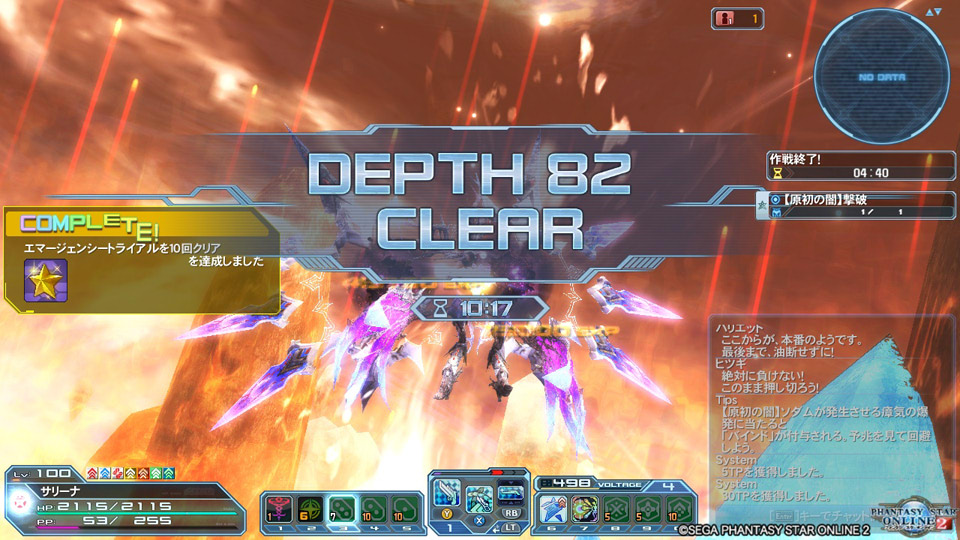Image resolution: width=960 pixels, height=540 pixels.
Task: Use the green crosshair item in slot 2
Action: click(x=308, y=508)
